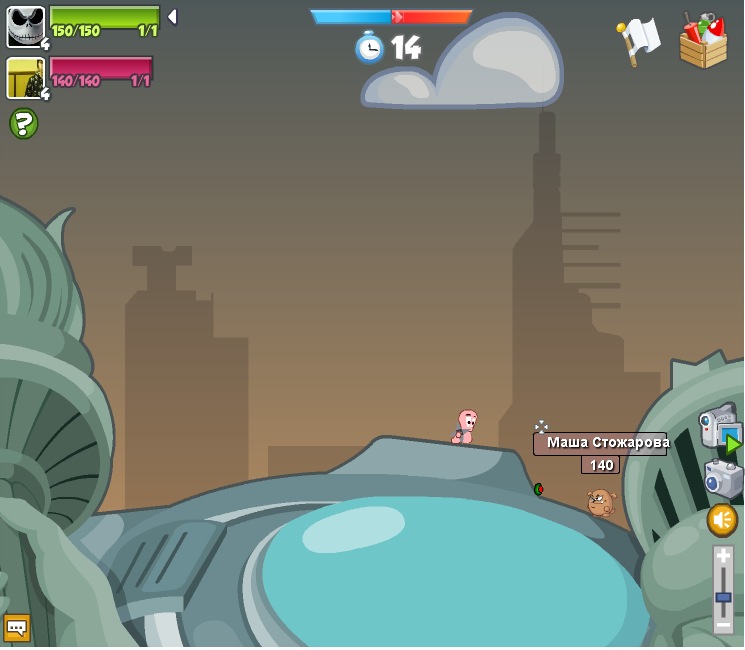
Task: Click the white surrender flag
Action: 638,41
